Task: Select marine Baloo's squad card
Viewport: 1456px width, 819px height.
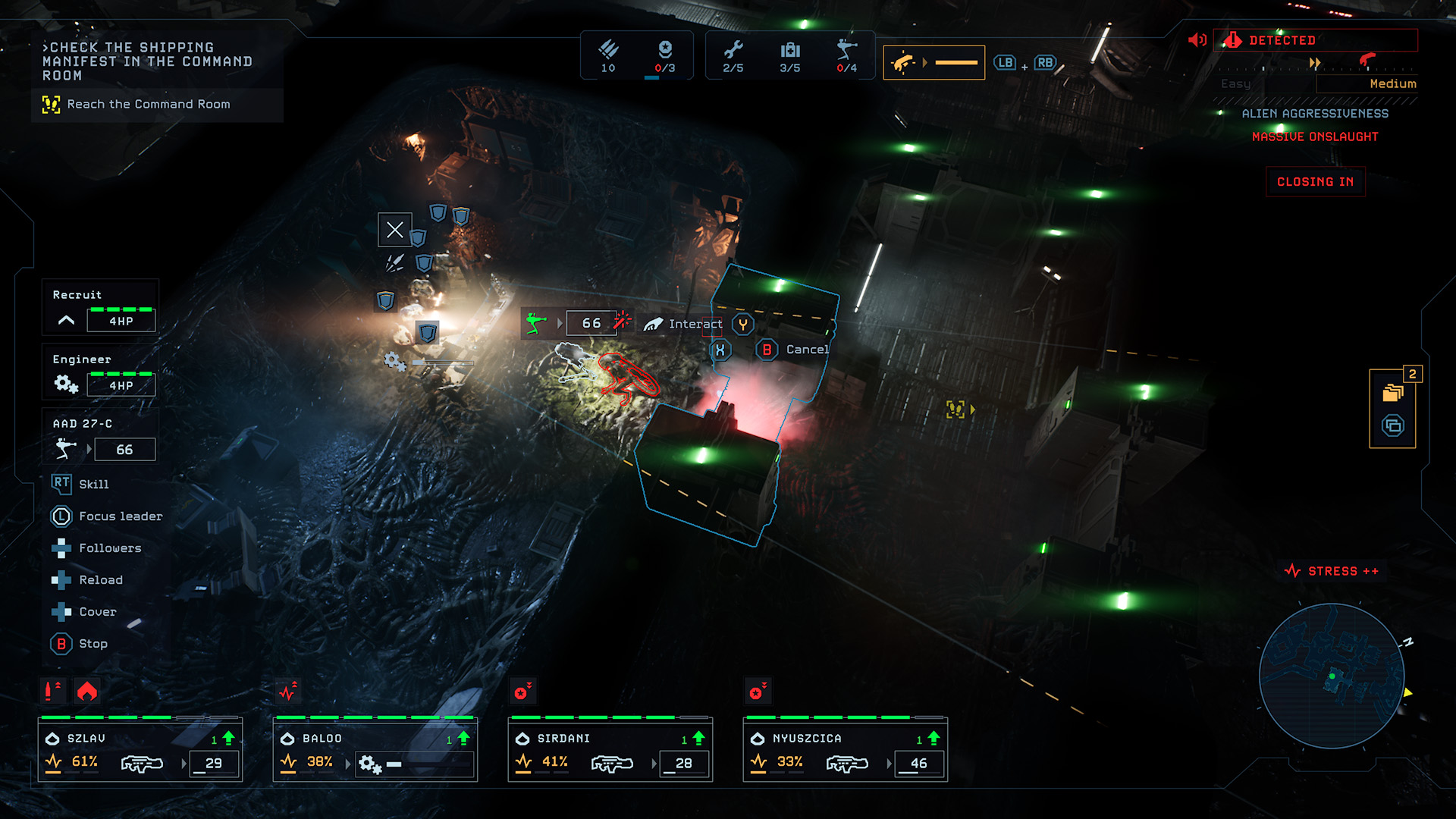Action: tap(375, 751)
